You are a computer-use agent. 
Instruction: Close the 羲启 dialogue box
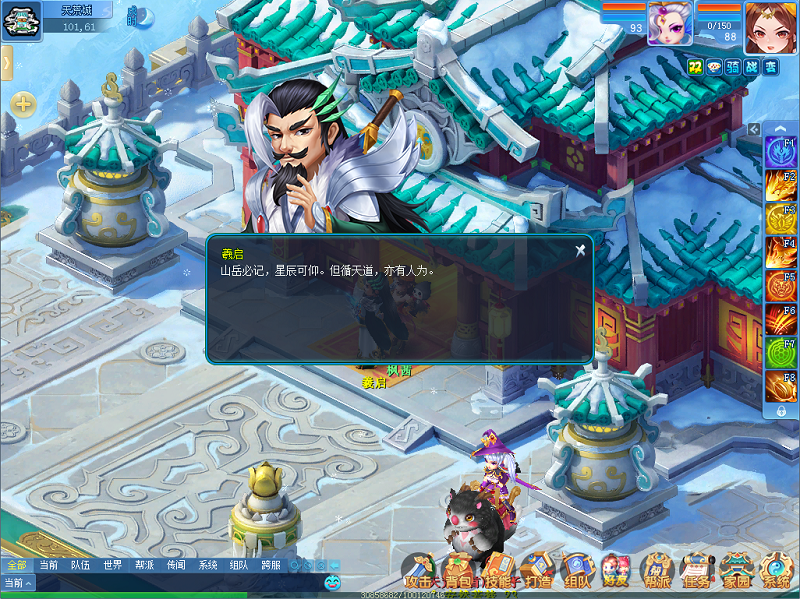(x=580, y=250)
